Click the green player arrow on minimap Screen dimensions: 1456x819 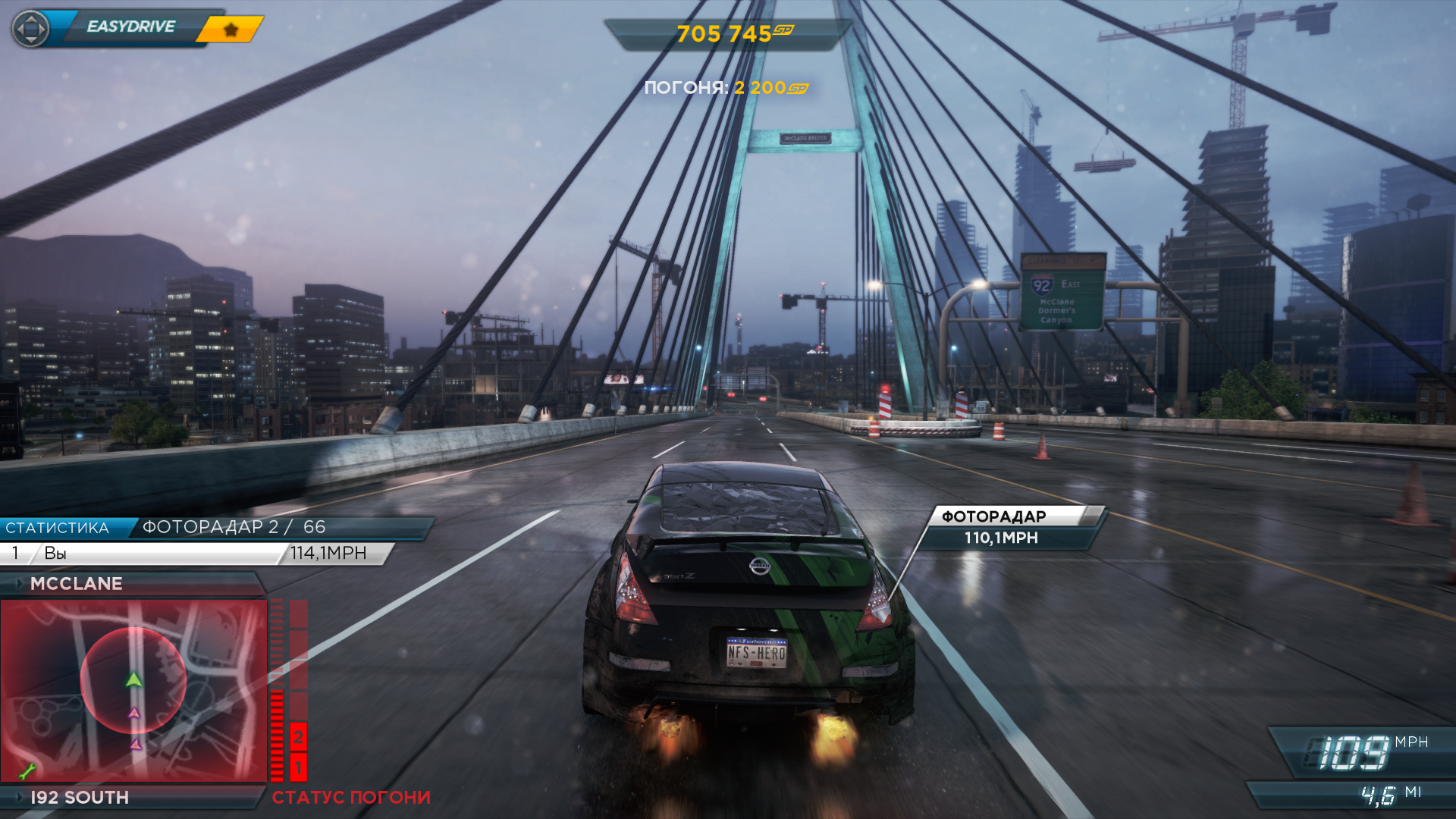click(x=134, y=679)
